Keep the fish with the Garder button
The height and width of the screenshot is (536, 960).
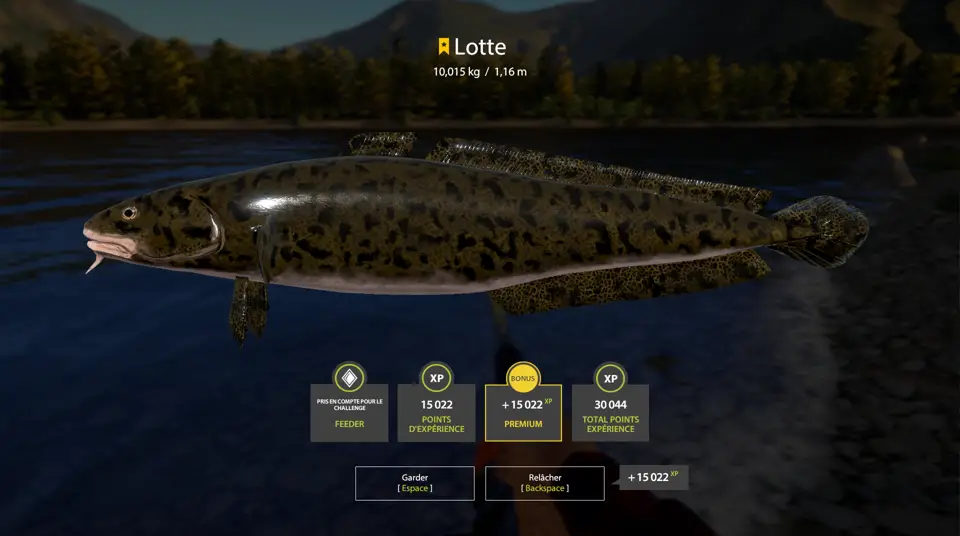pos(414,483)
